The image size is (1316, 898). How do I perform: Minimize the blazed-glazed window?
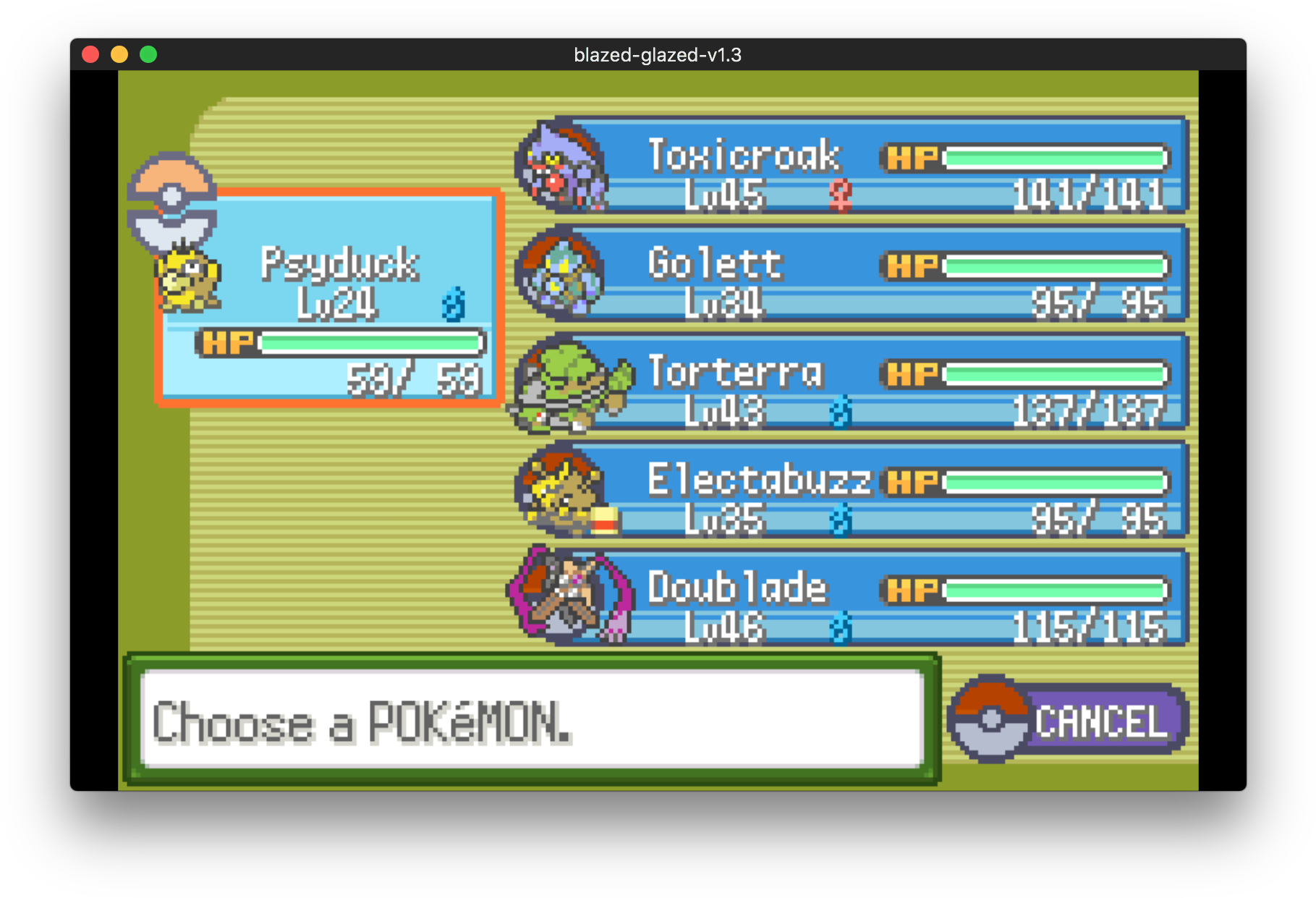(119, 55)
